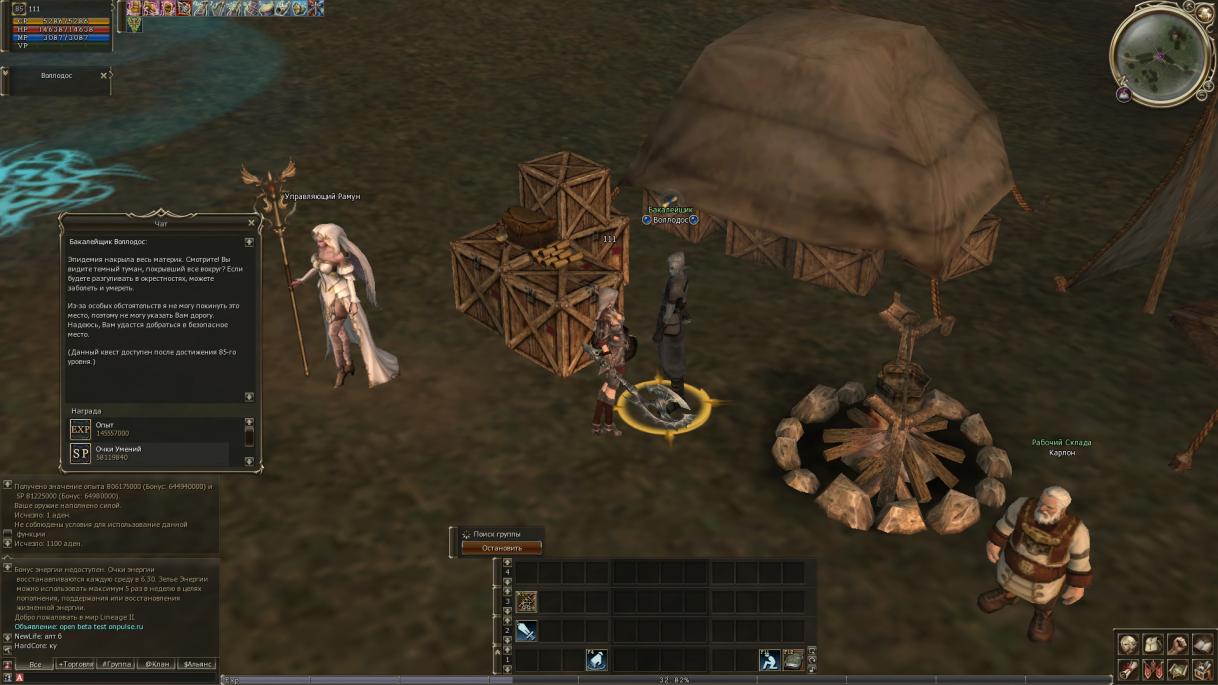
Task: Open the quest scroll icon
Action: coord(1129,669)
